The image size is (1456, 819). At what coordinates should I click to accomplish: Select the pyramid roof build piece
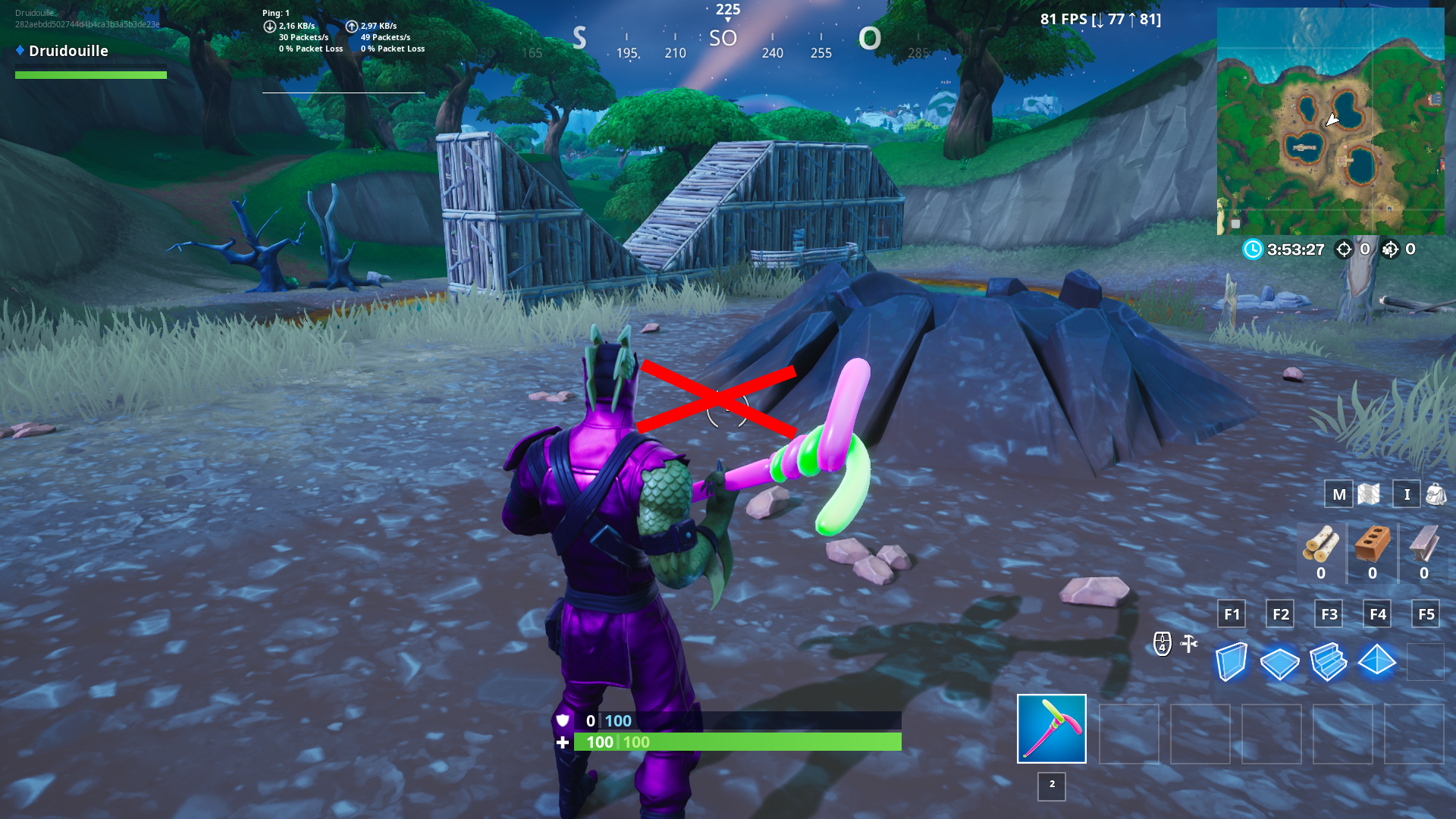click(x=1377, y=662)
